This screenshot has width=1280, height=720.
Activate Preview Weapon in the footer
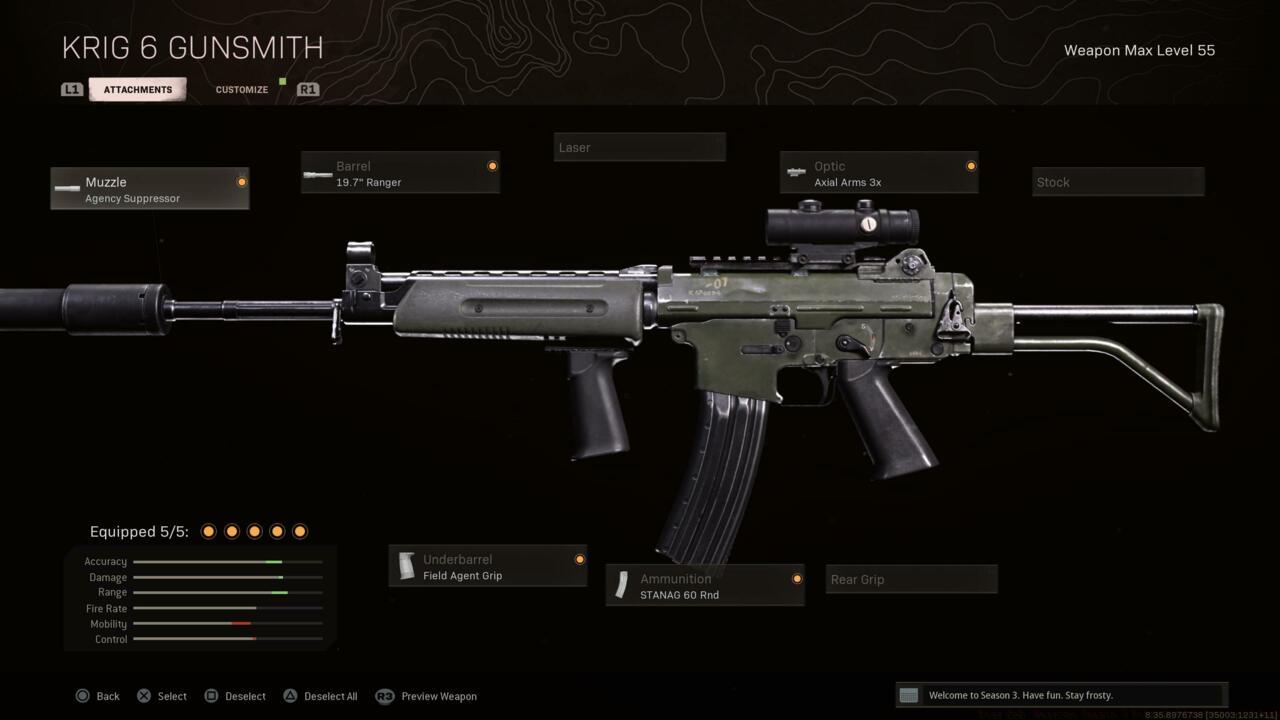[427, 696]
